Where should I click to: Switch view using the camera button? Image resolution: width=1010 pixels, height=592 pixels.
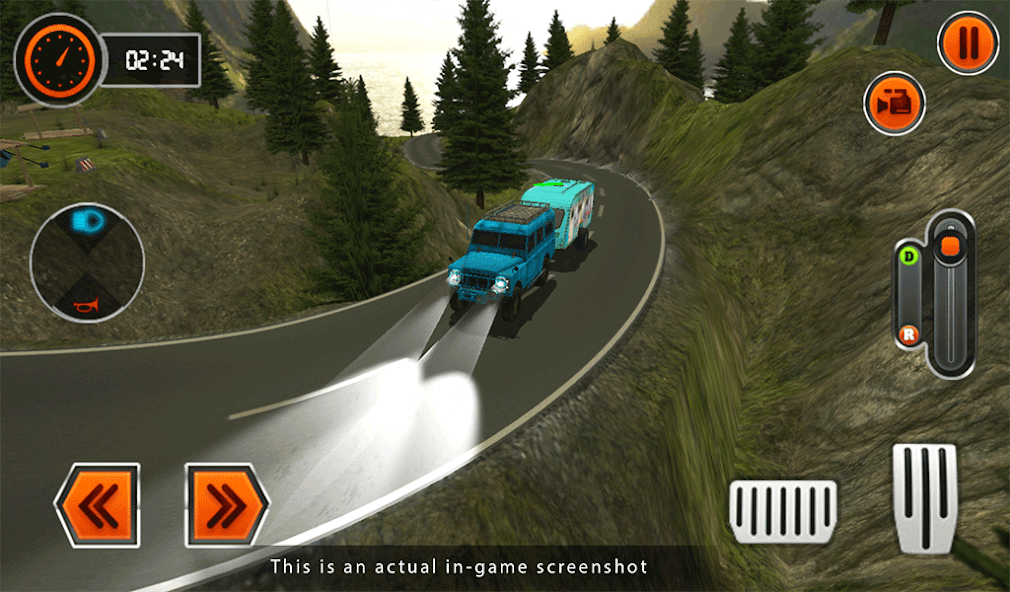pyautogui.click(x=894, y=103)
